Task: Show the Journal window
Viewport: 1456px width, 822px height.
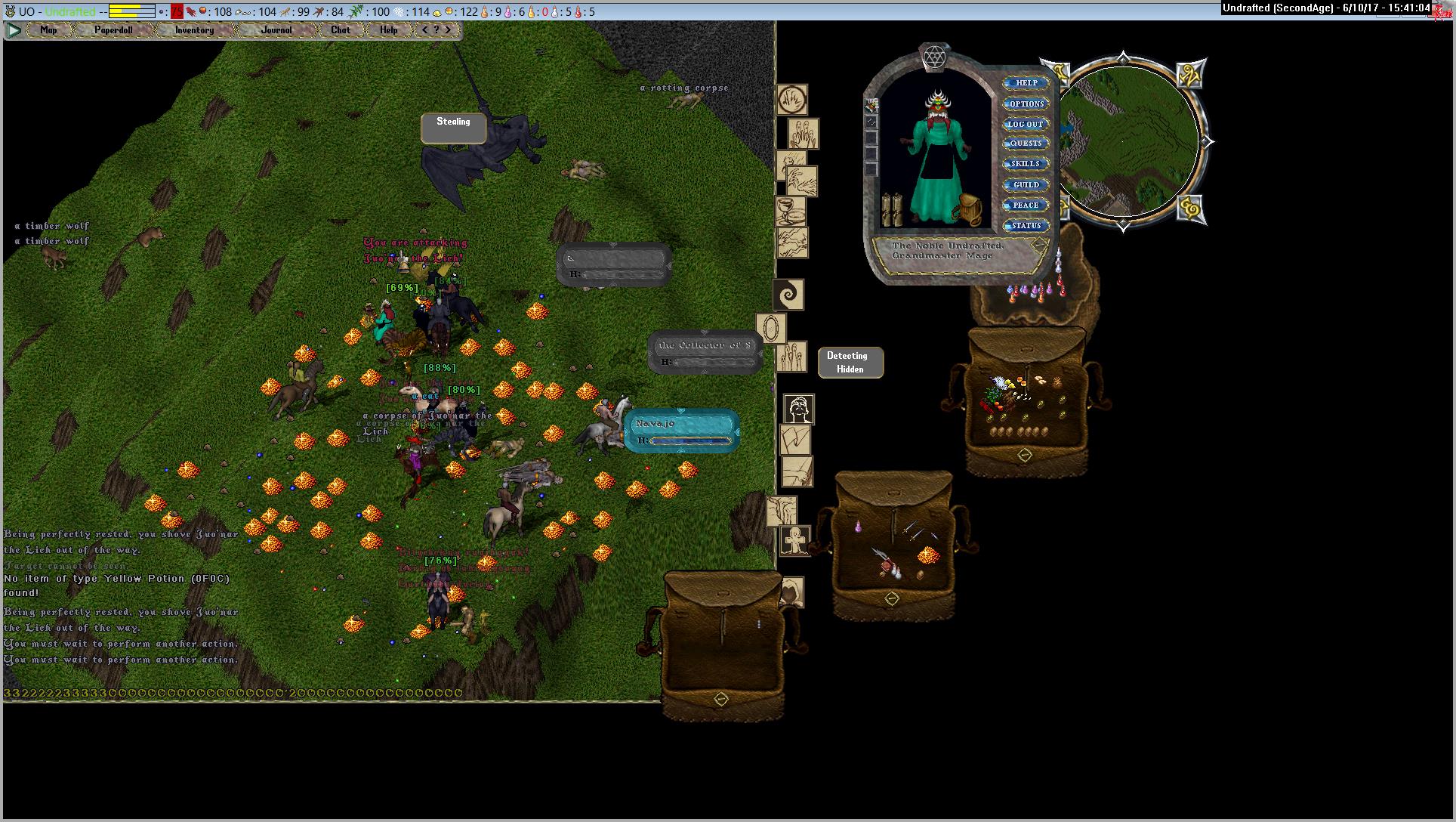Action: [276, 30]
